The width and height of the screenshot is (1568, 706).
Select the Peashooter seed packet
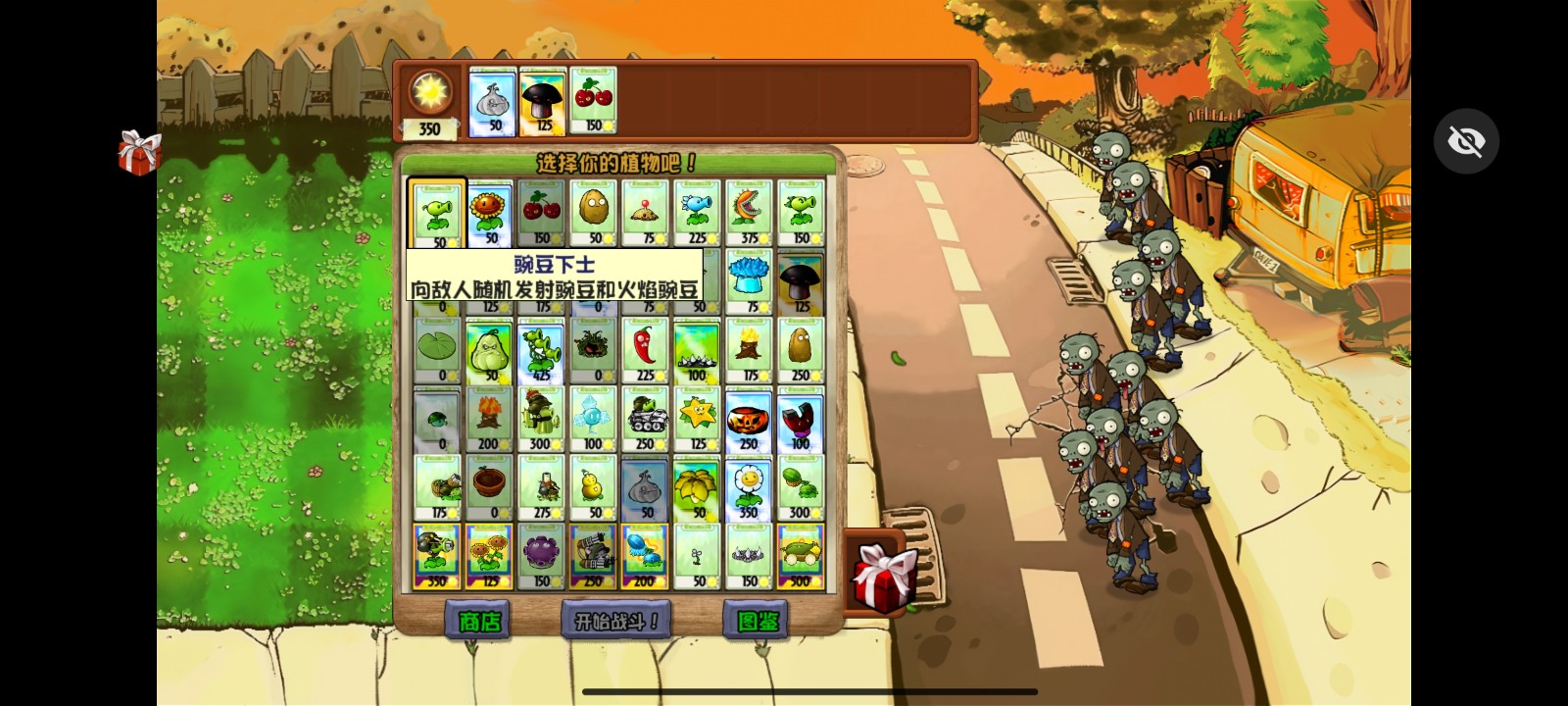tap(436, 211)
